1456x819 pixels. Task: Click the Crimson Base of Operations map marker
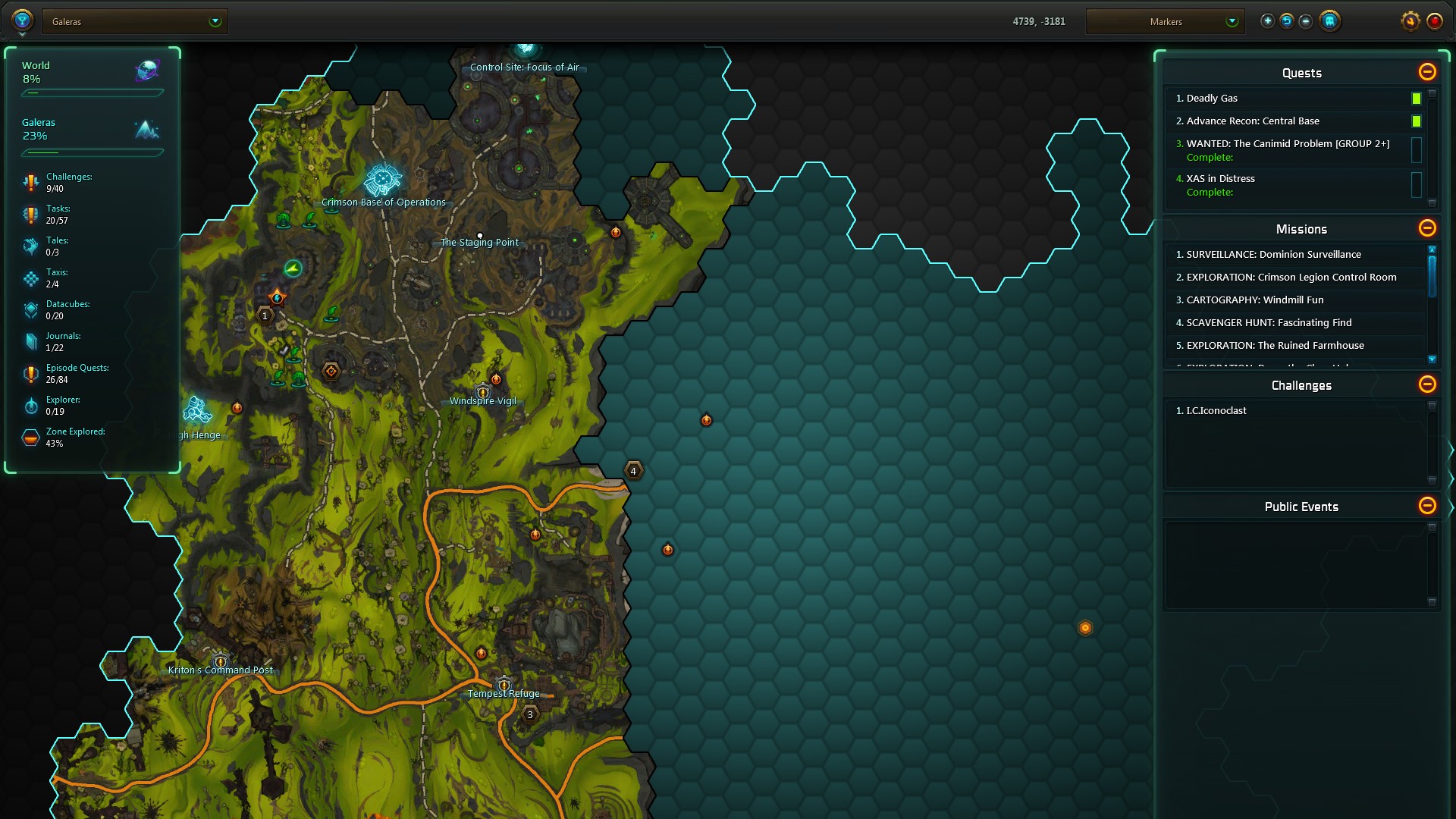(x=382, y=180)
